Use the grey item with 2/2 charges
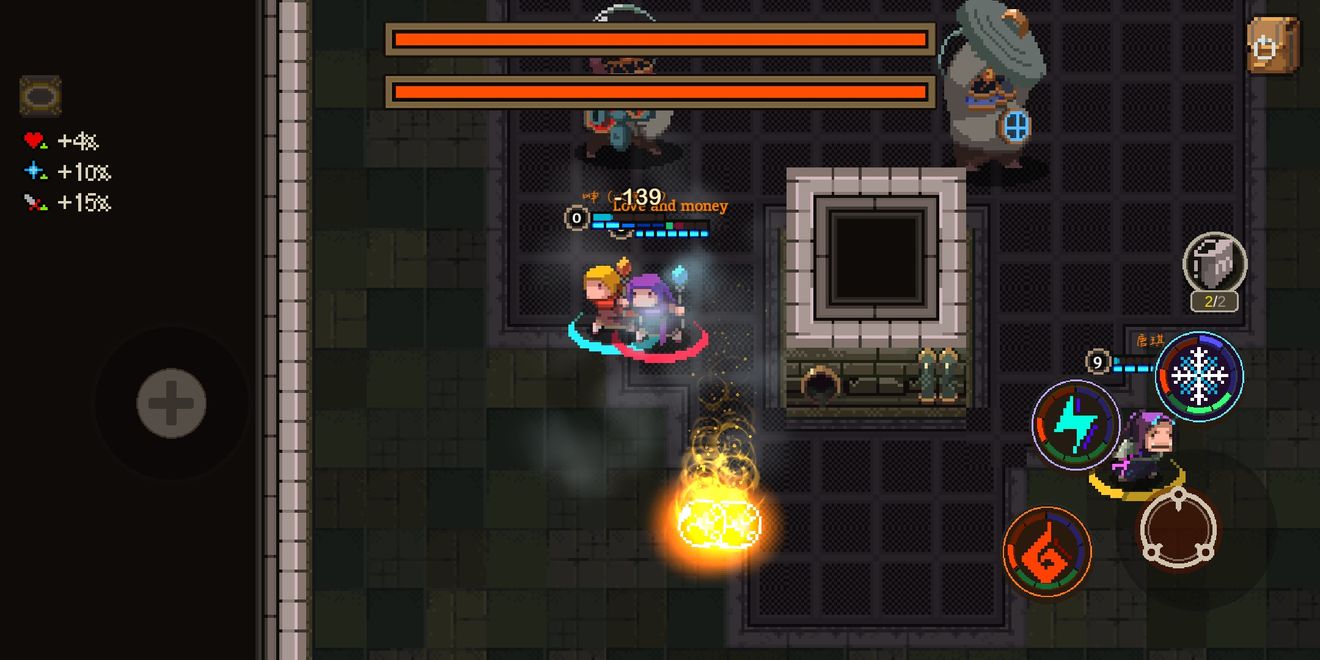This screenshot has width=1320, height=660. (x=1214, y=263)
